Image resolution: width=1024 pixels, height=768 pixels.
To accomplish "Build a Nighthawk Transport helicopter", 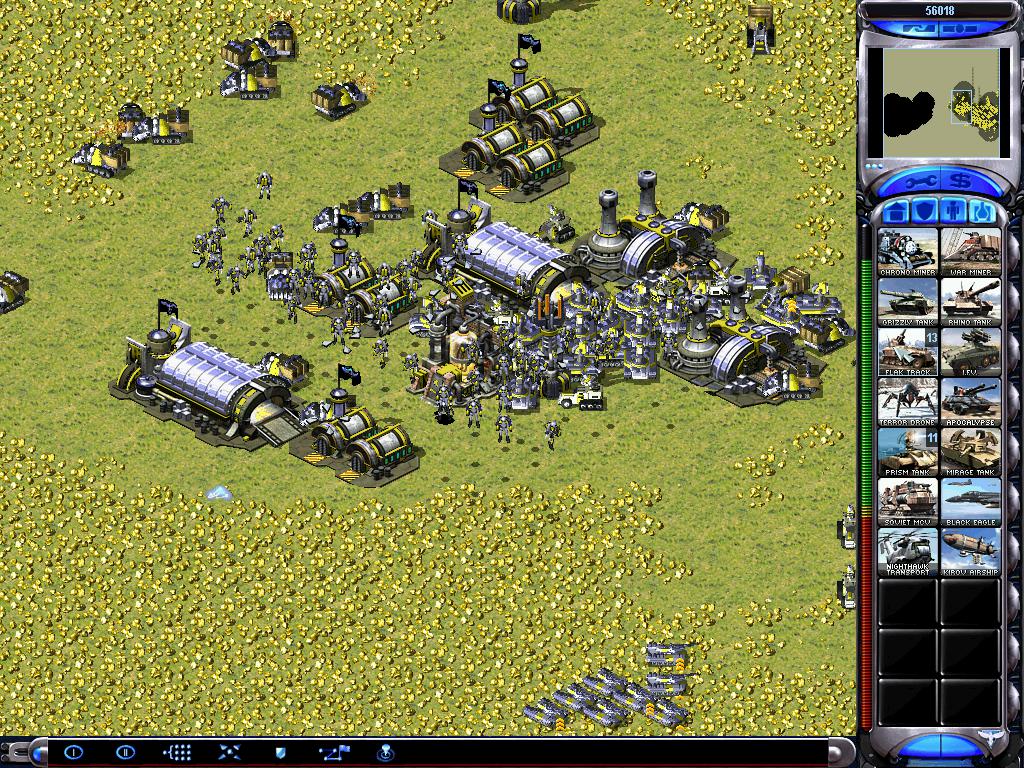I will coord(908,551).
